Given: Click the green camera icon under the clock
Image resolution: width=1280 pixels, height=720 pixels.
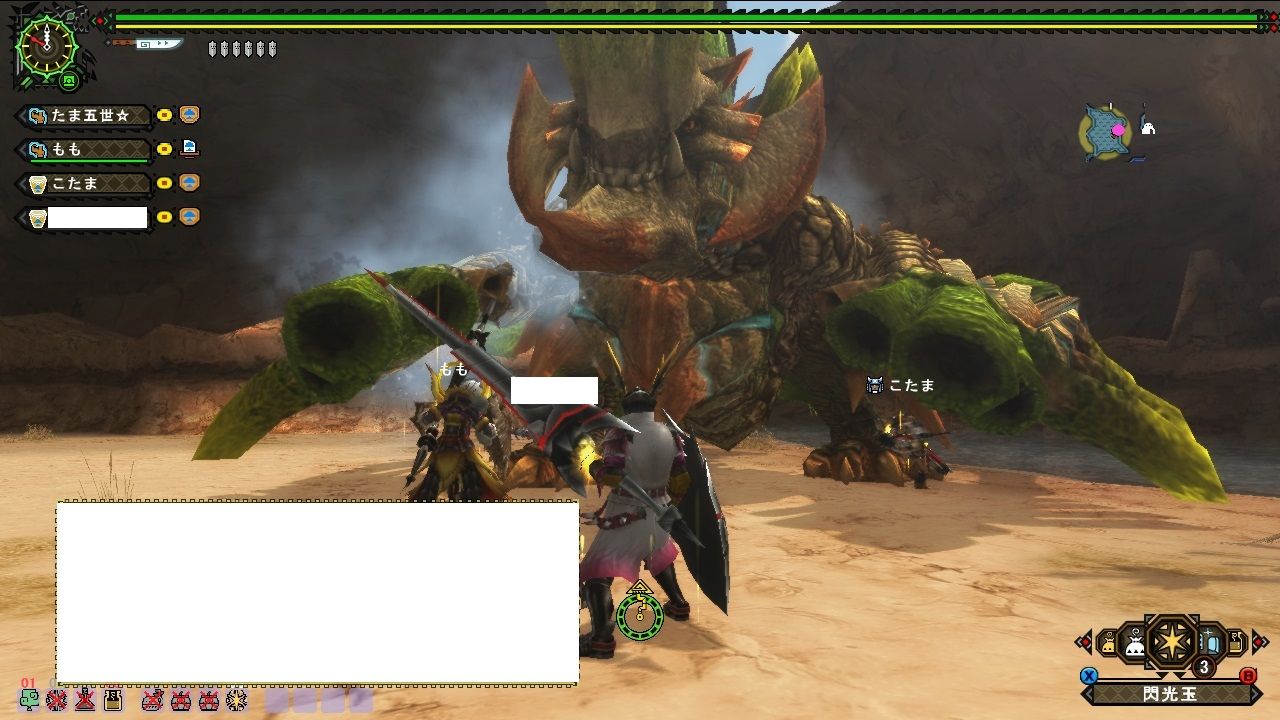Looking at the screenshot, I should pyautogui.click(x=69, y=81).
